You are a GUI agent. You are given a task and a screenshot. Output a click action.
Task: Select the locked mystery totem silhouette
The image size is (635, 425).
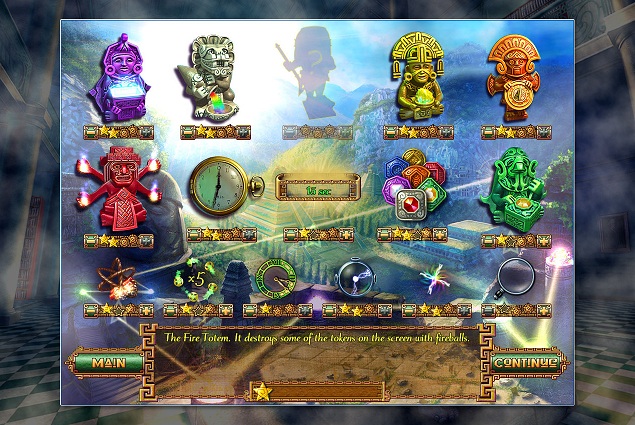coord(314,75)
